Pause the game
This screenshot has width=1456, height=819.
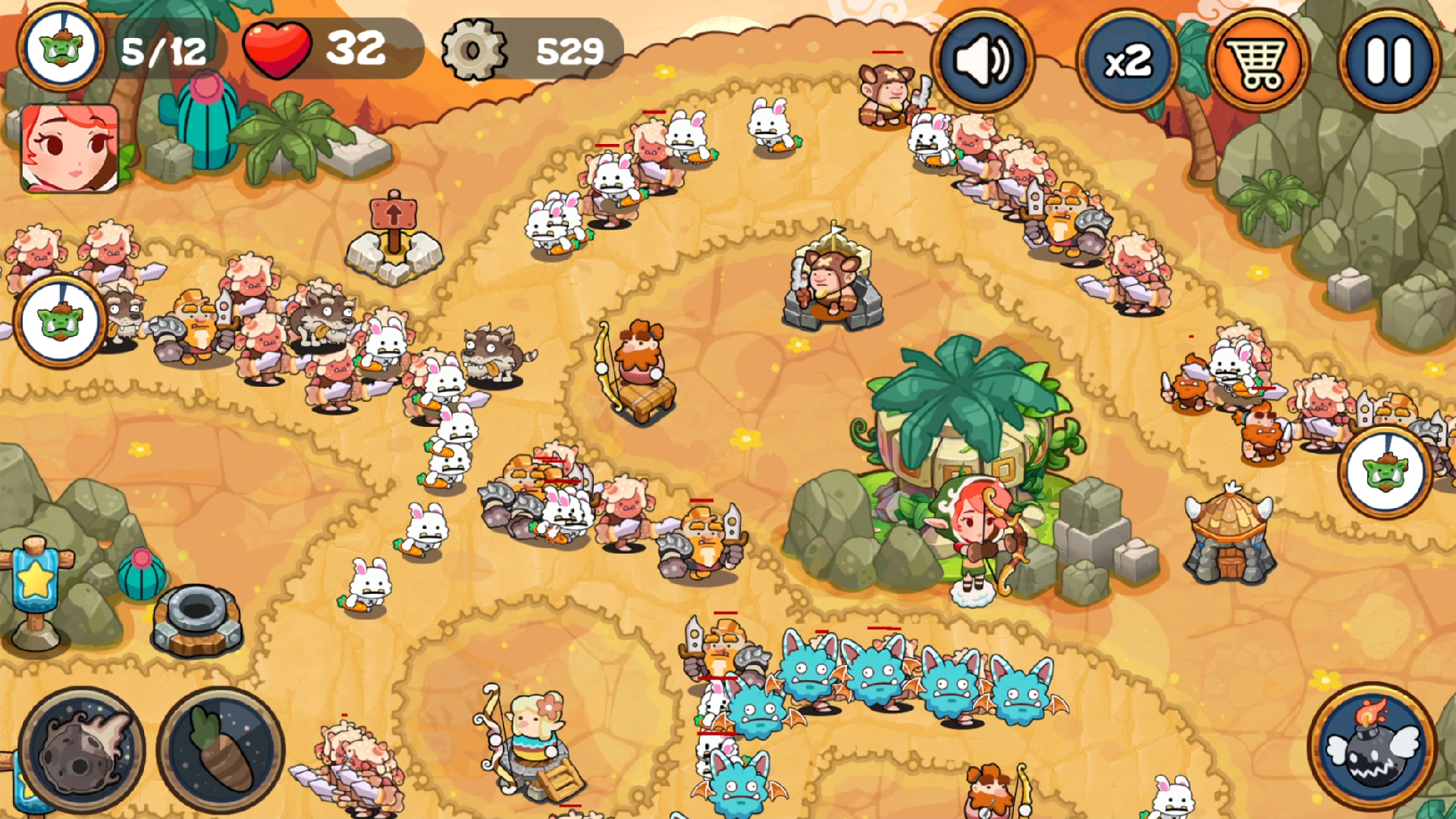(1390, 61)
